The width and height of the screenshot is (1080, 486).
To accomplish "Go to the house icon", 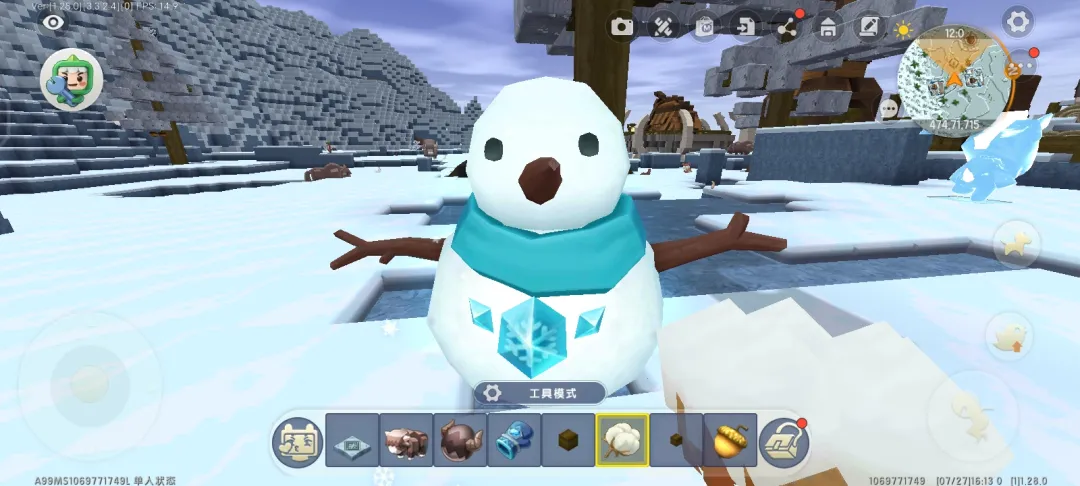I will (828, 26).
